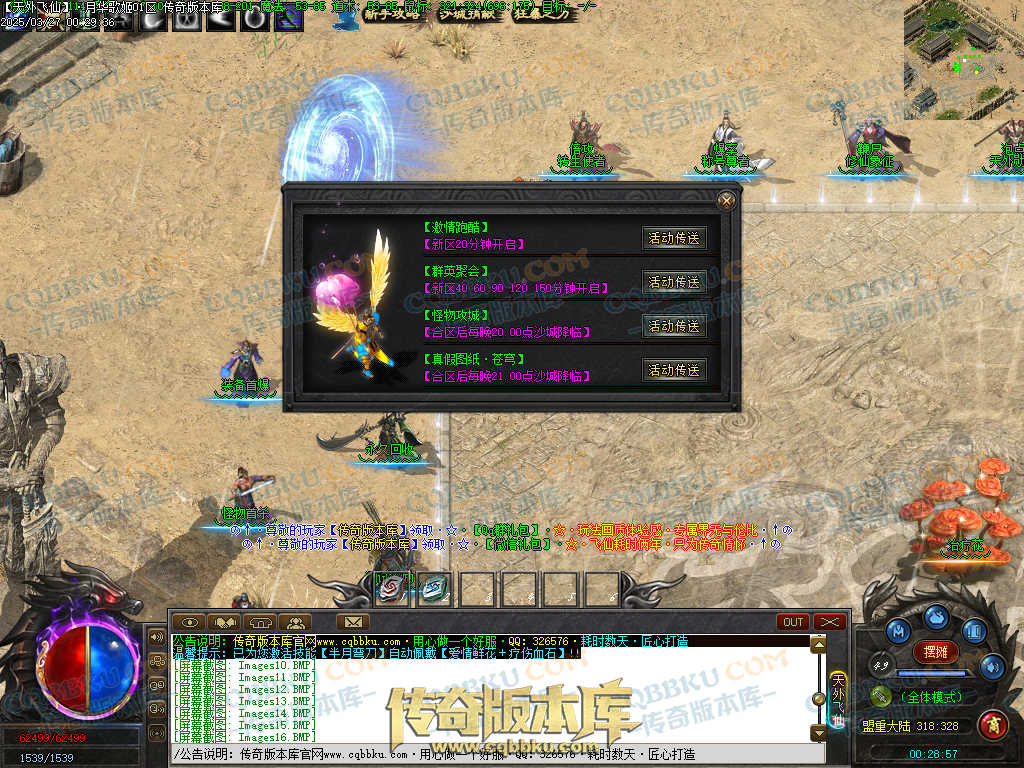
Task: Close the activity teleport window
Action: 727,201
